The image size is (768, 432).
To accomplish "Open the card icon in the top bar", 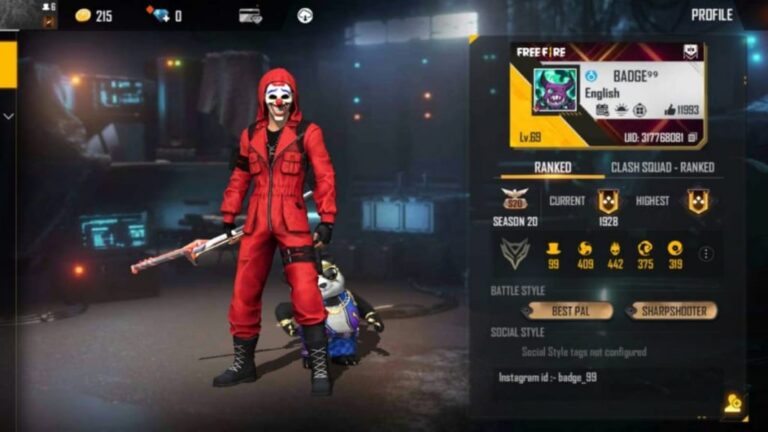I will (x=250, y=16).
